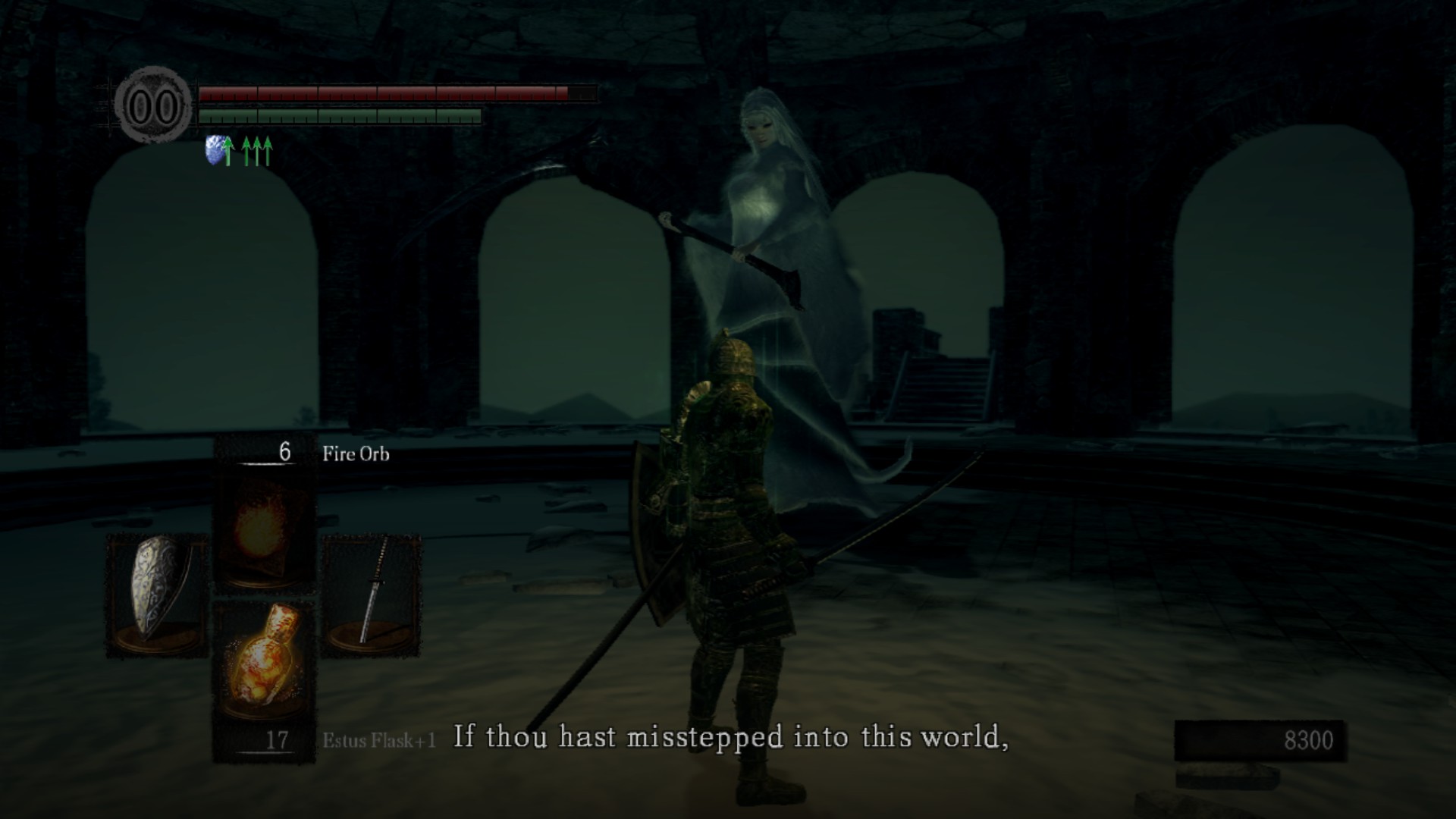This screenshot has height=819, width=1456.
Task: Select the triple green arrows status icon
Action: (257, 151)
